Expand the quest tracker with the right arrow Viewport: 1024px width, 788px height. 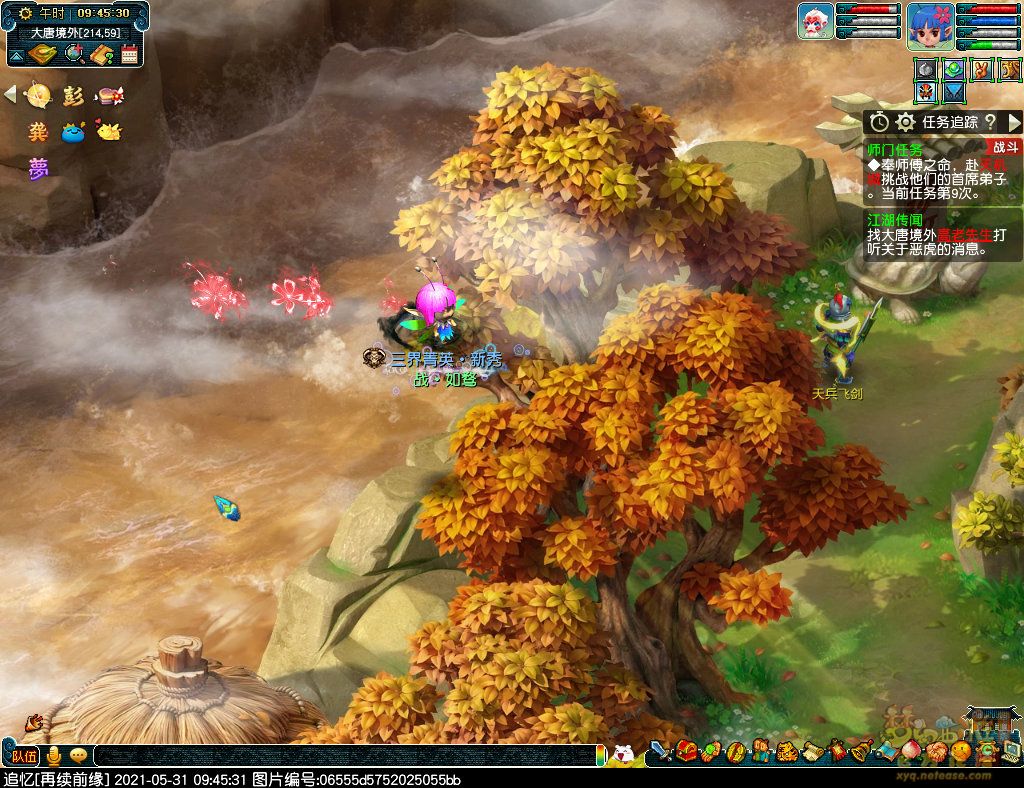(1013, 122)
